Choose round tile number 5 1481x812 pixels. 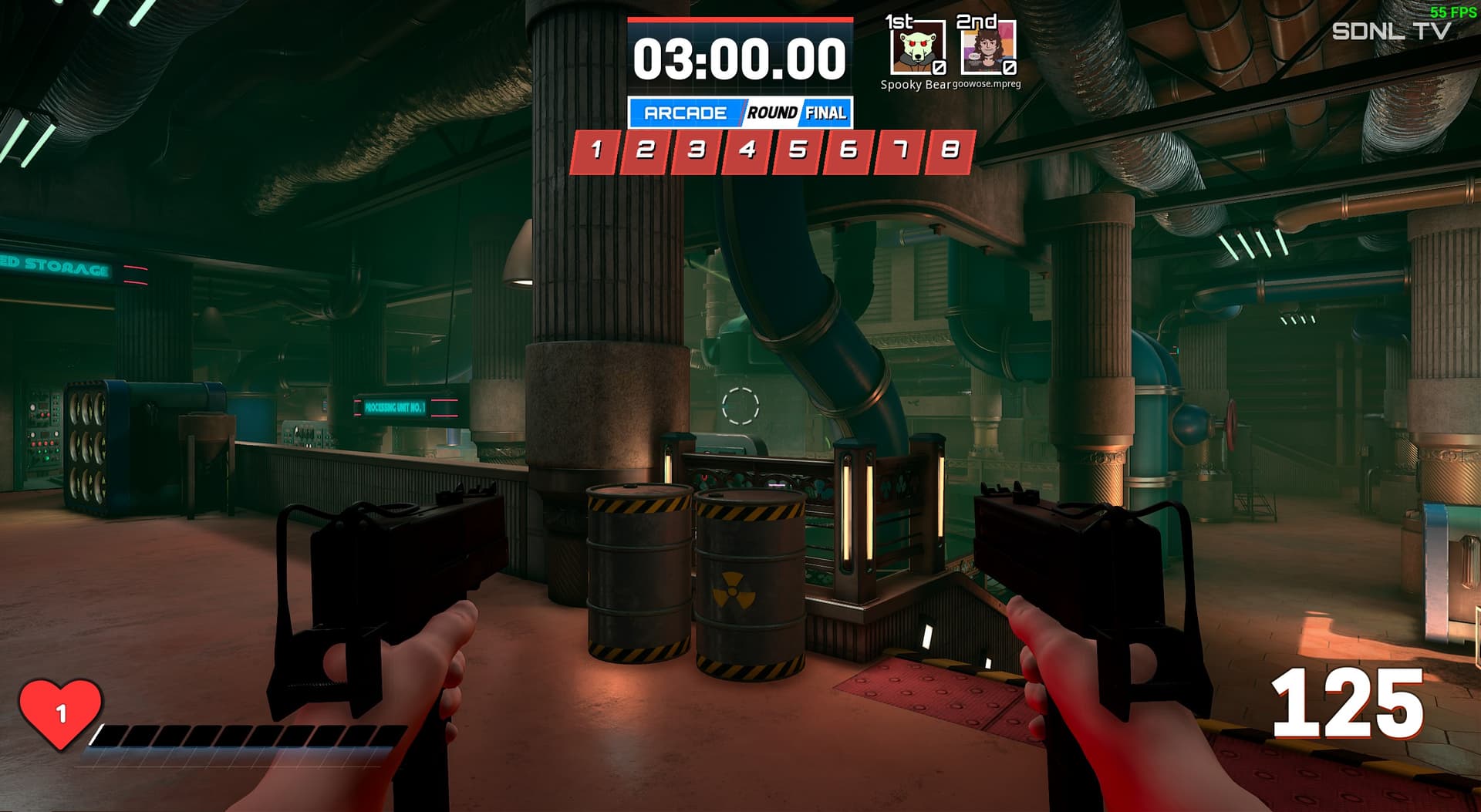[x=798, y=151]
